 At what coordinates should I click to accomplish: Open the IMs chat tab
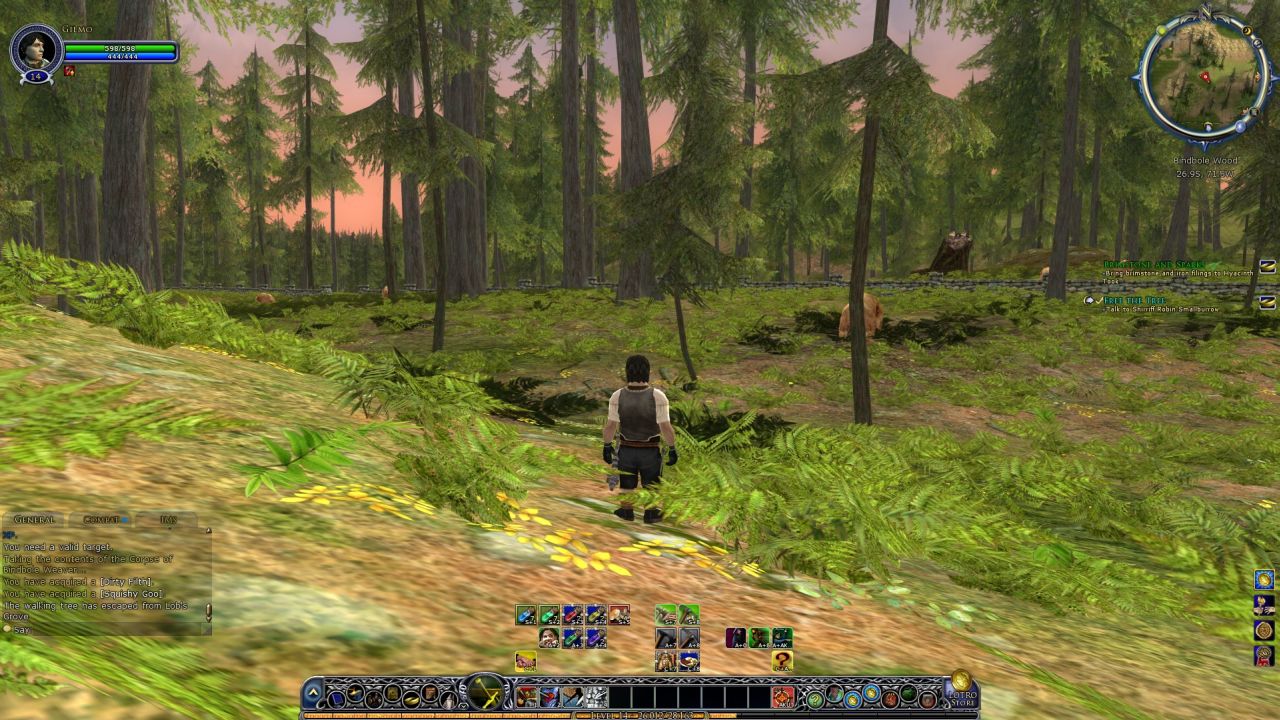(x=168, y=520)
